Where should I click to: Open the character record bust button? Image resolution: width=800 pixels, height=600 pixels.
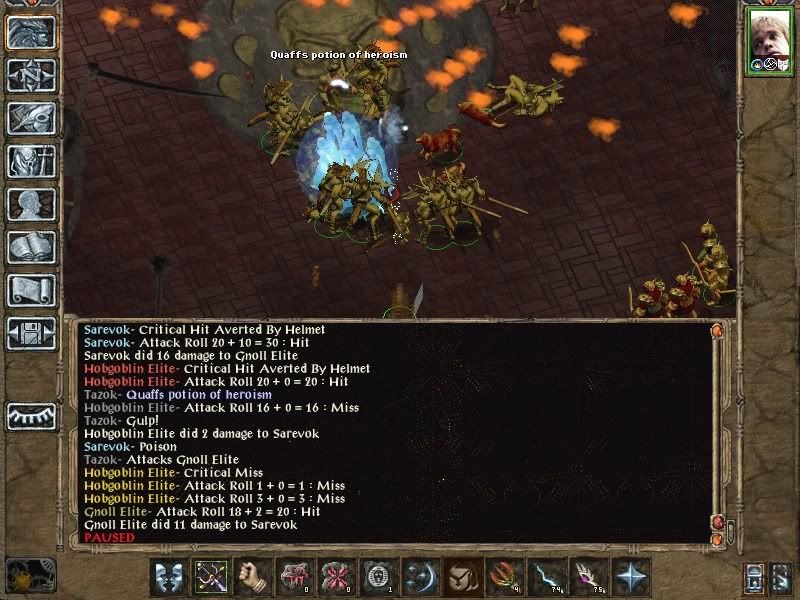(31, 204)
